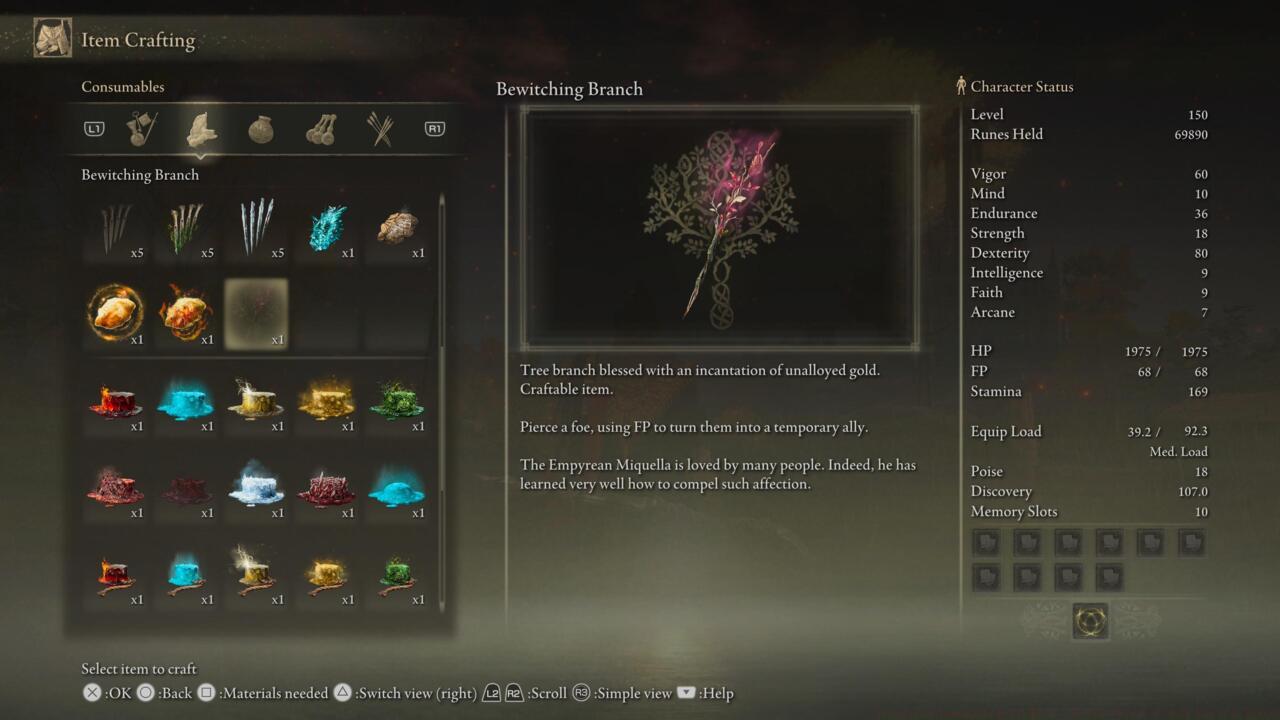The height and width of the screenshot is (720, 1280).
Task: Switch to the grayed-out Bewitching Branch grid tab
Action: (x=256, y=313)
